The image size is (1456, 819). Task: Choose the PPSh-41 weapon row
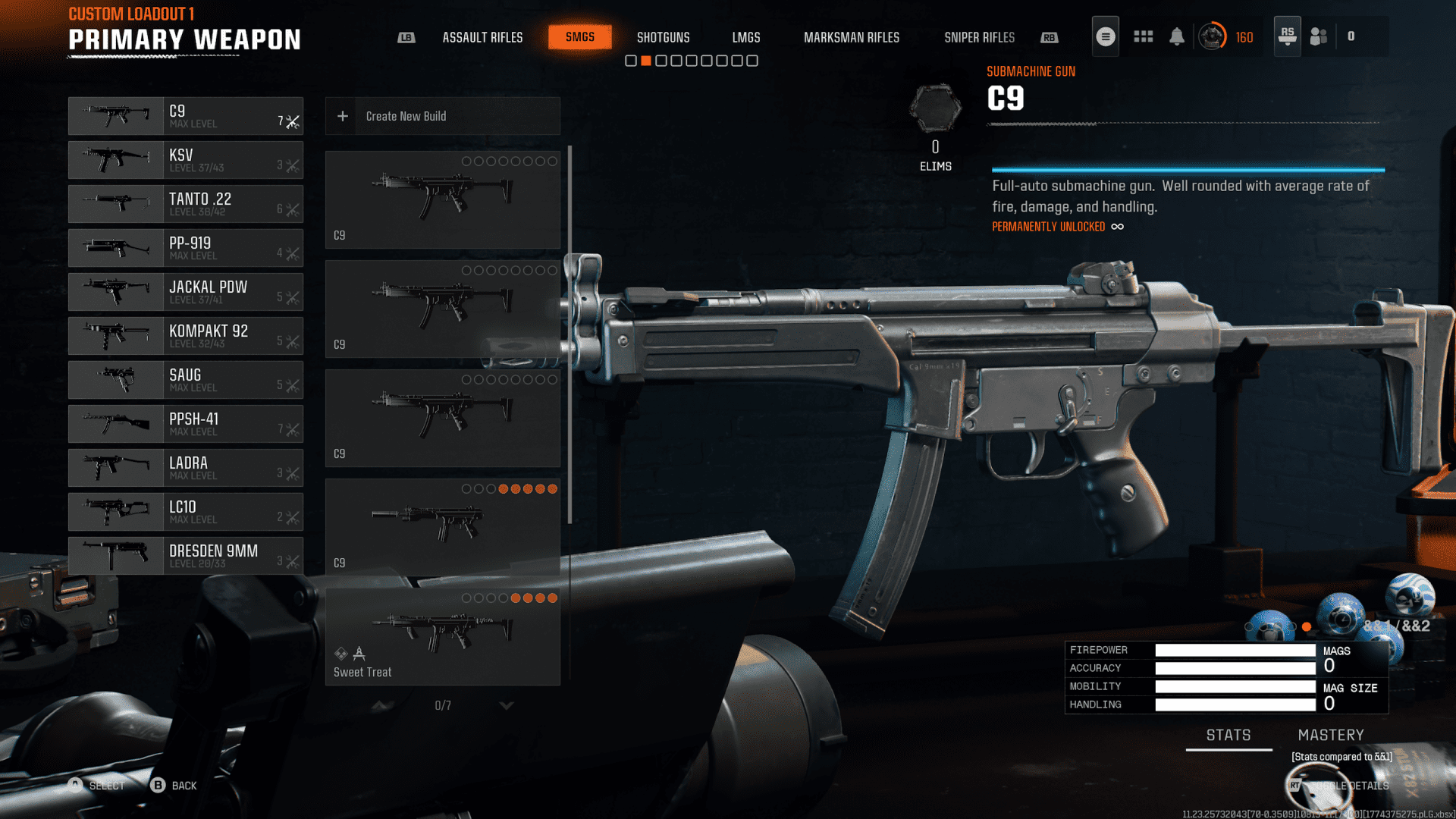186,424
